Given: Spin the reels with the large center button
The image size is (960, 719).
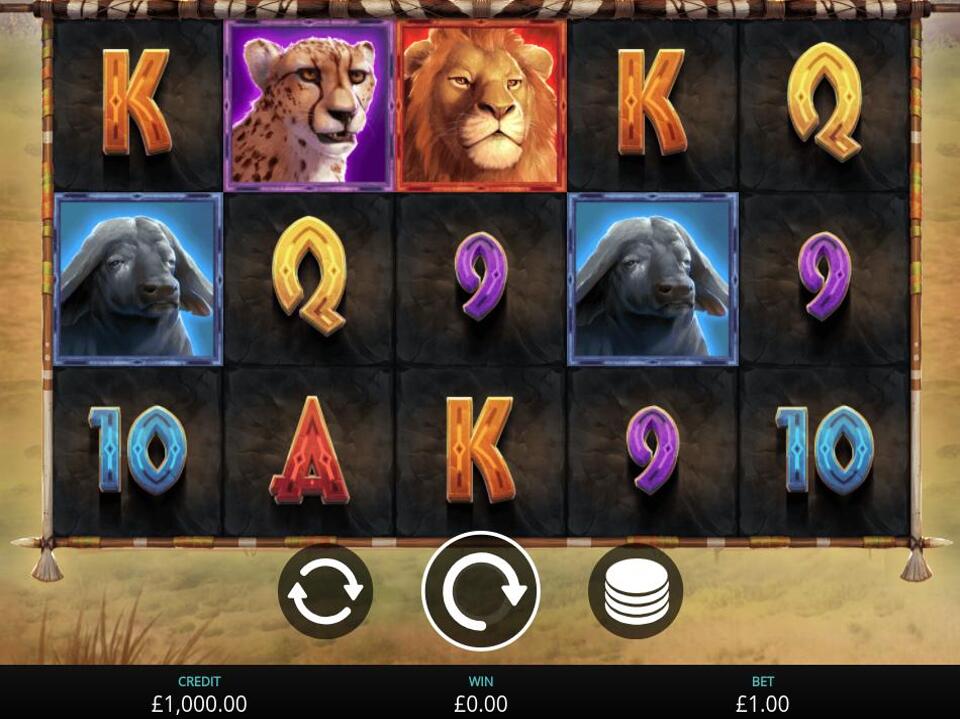Looking at the screenshot, I should (x=481, y=591).
